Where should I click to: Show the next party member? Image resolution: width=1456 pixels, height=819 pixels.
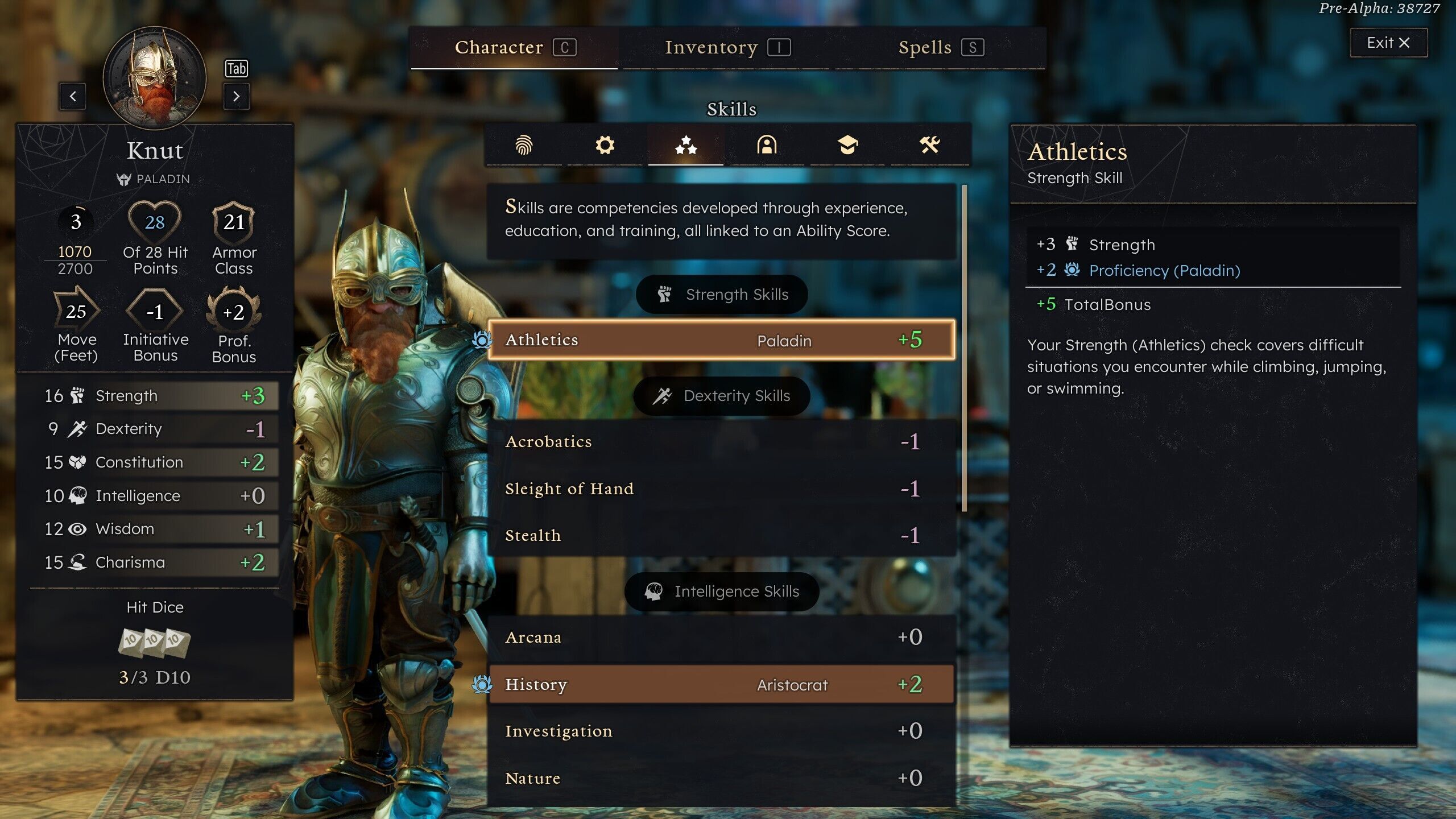pos(236,96)
